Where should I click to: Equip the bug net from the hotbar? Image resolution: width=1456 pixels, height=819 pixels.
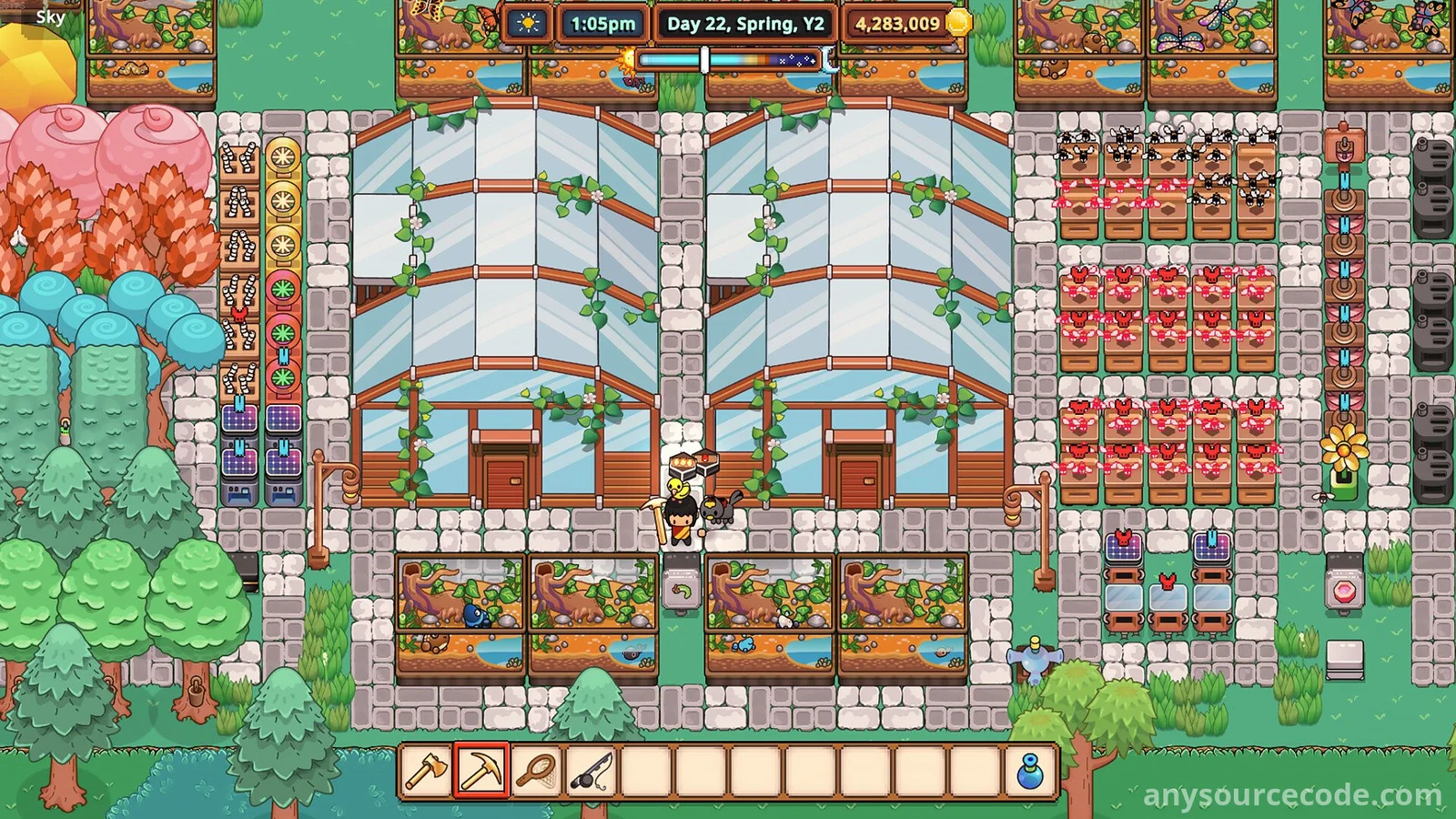537,772
